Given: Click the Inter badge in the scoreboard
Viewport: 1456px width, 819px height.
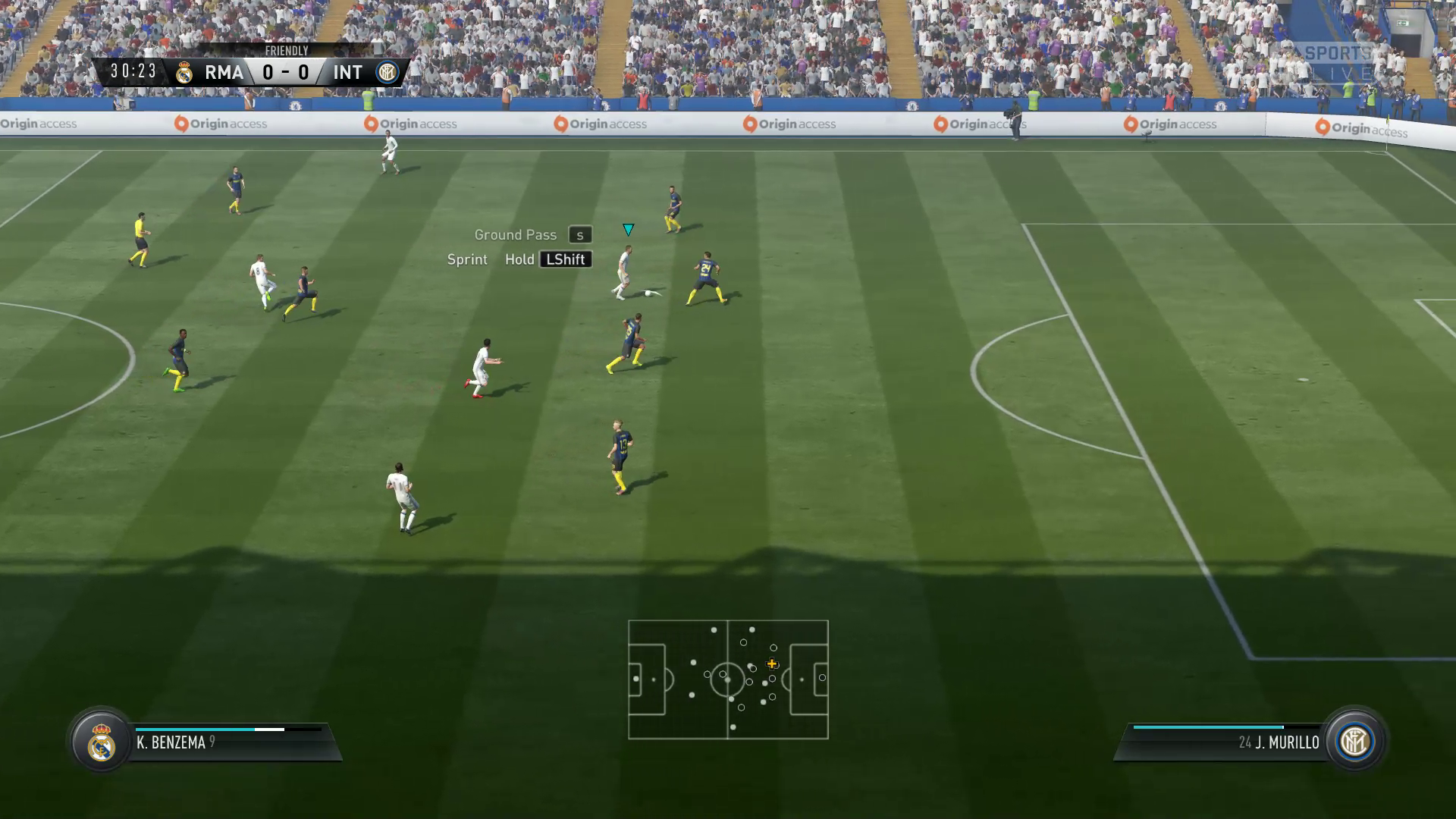Looking at the screenshot, I should pos(387,73).
